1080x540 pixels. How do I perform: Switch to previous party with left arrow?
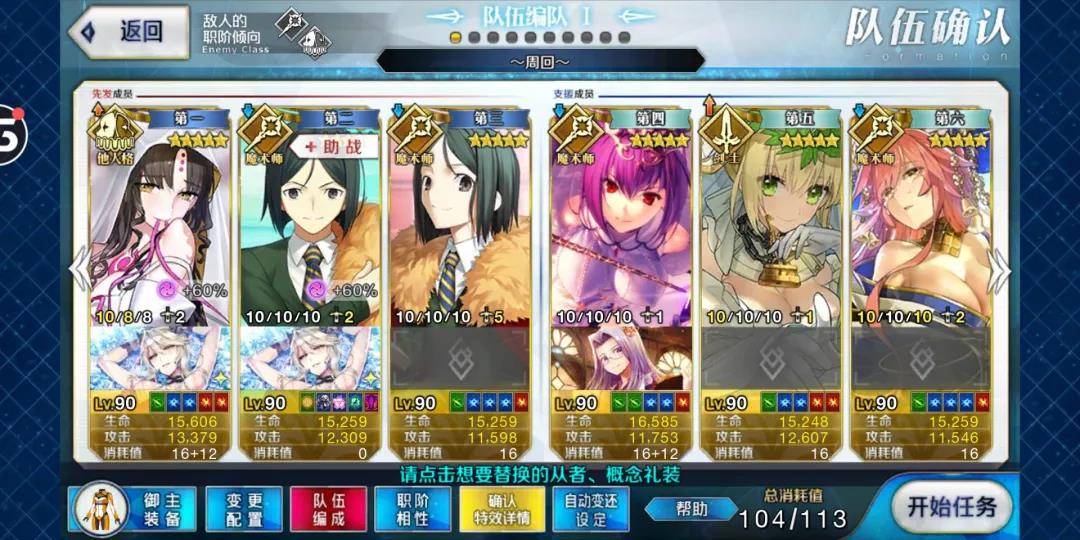tap(79, 268)
